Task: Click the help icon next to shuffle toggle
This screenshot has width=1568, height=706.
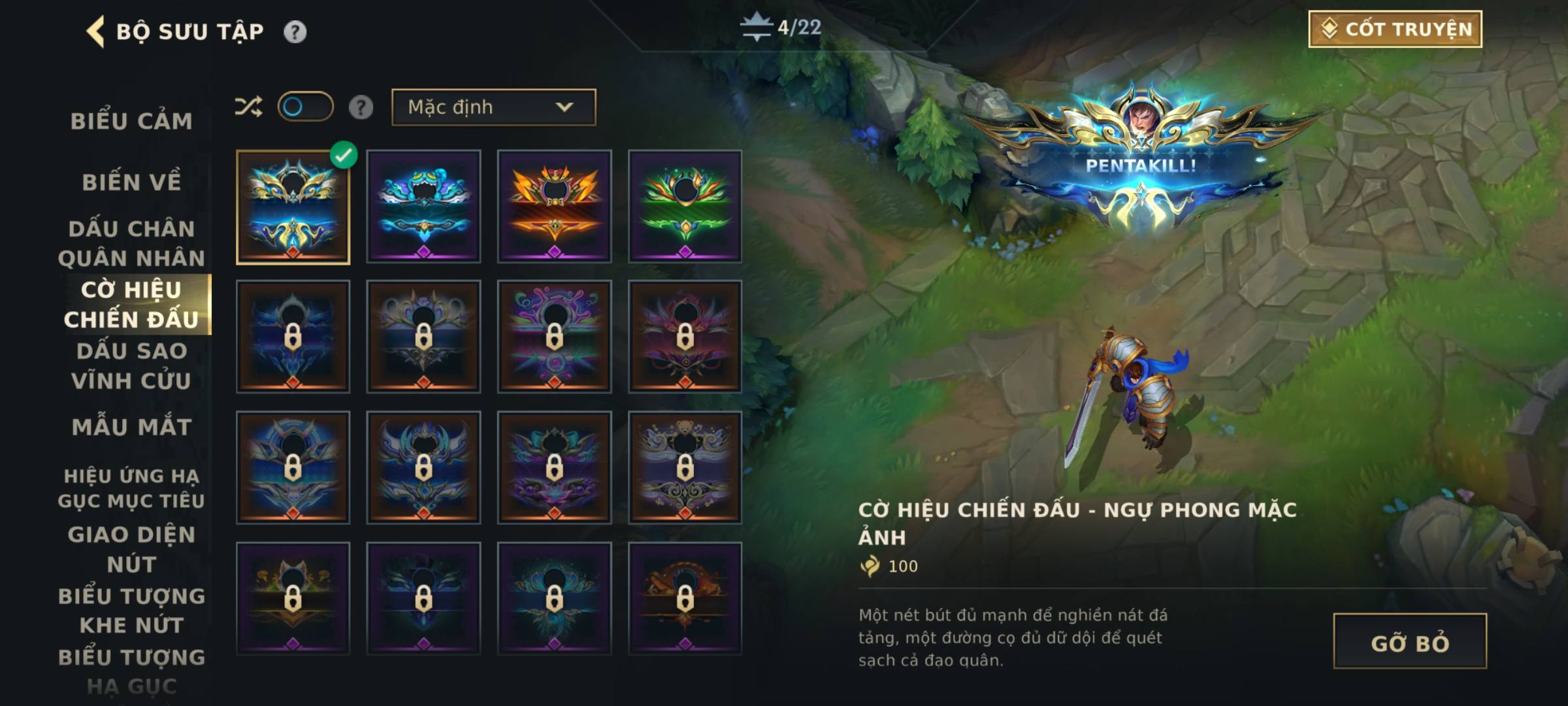Action: click(361, 107)
